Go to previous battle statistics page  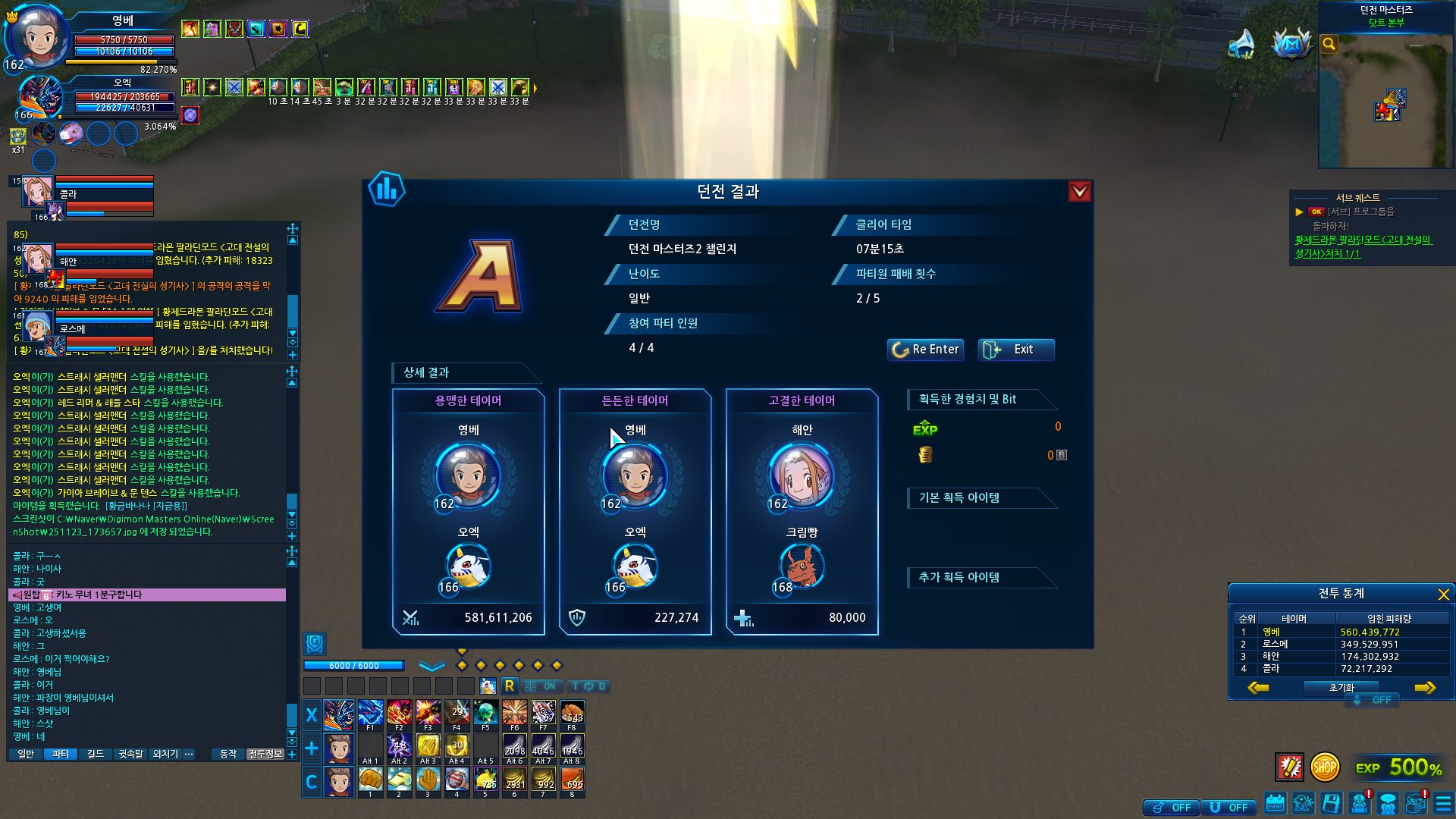[1258, 688]
